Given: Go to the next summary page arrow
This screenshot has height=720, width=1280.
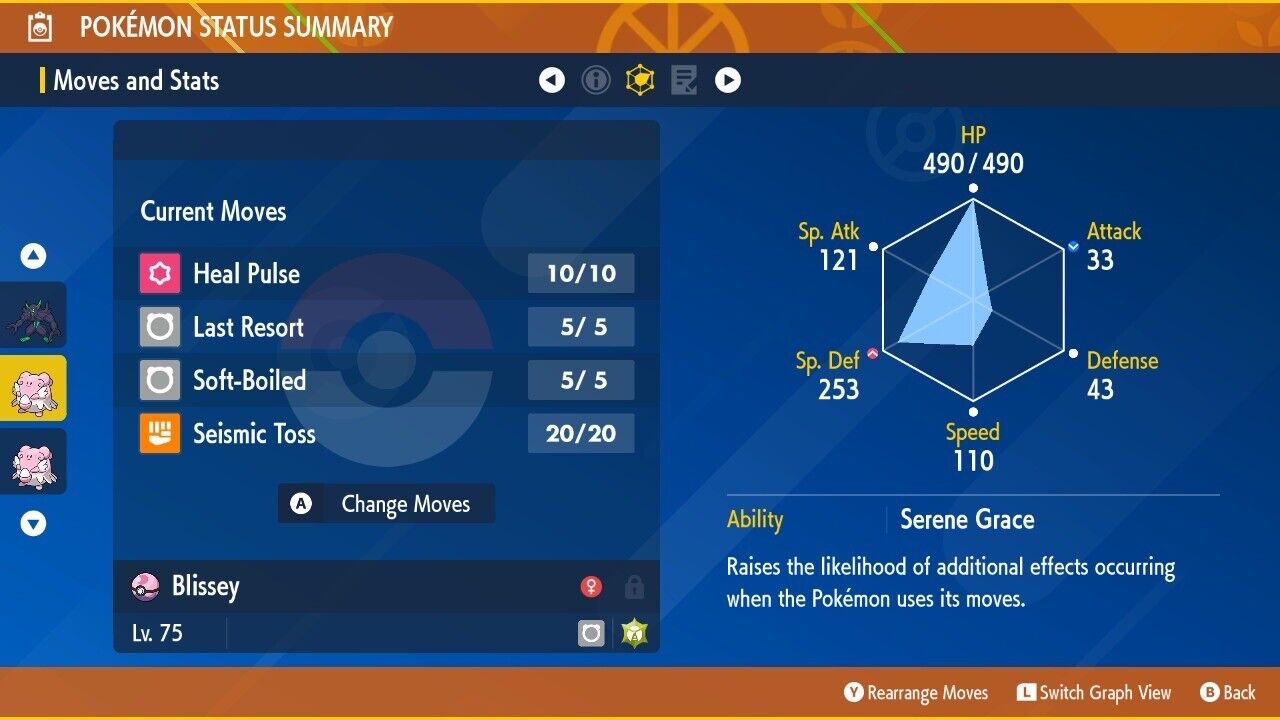Looking at the screenshot, I should pos(728,80).
